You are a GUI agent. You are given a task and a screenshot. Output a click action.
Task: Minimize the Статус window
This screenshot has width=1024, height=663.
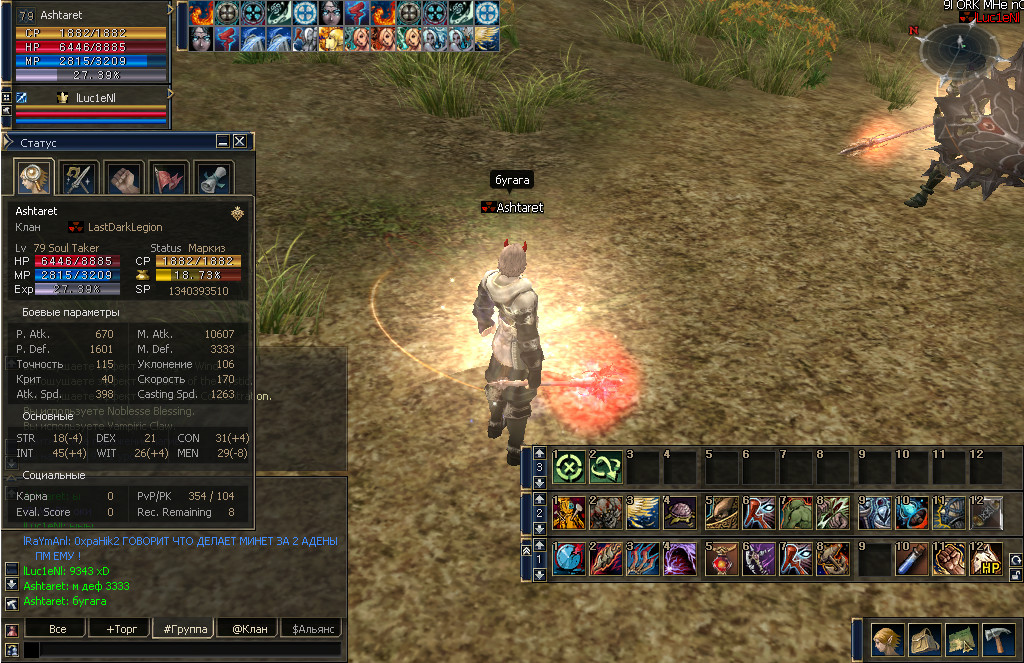click(x=223, y=142)
